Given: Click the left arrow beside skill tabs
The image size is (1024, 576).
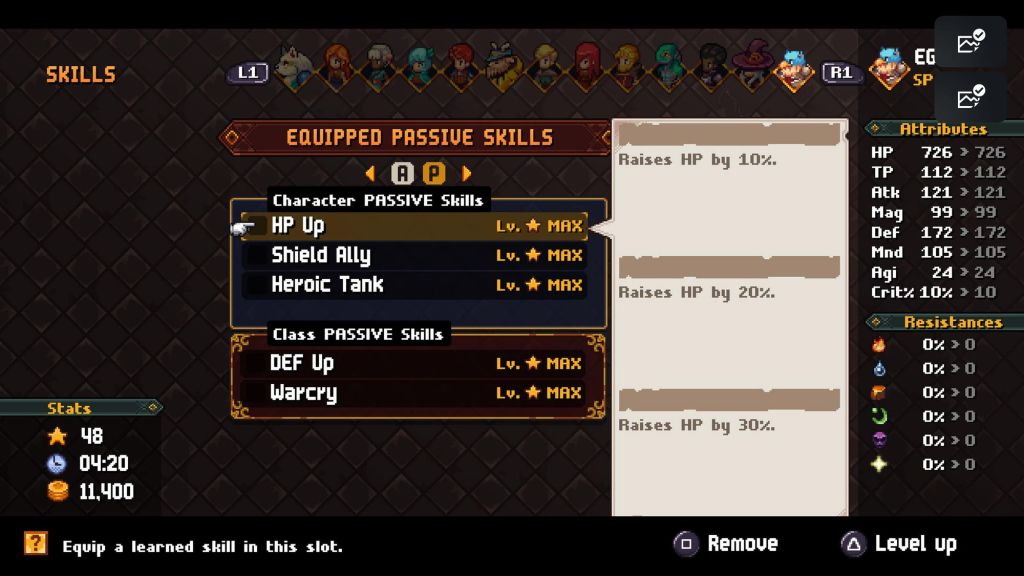Looking at the screenshot, I should [371, 173].
